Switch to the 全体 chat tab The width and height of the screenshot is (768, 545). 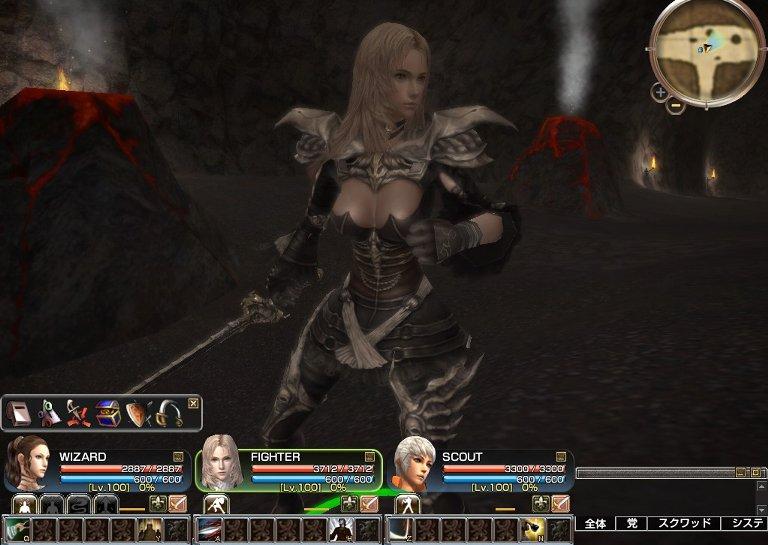(595, 523)
